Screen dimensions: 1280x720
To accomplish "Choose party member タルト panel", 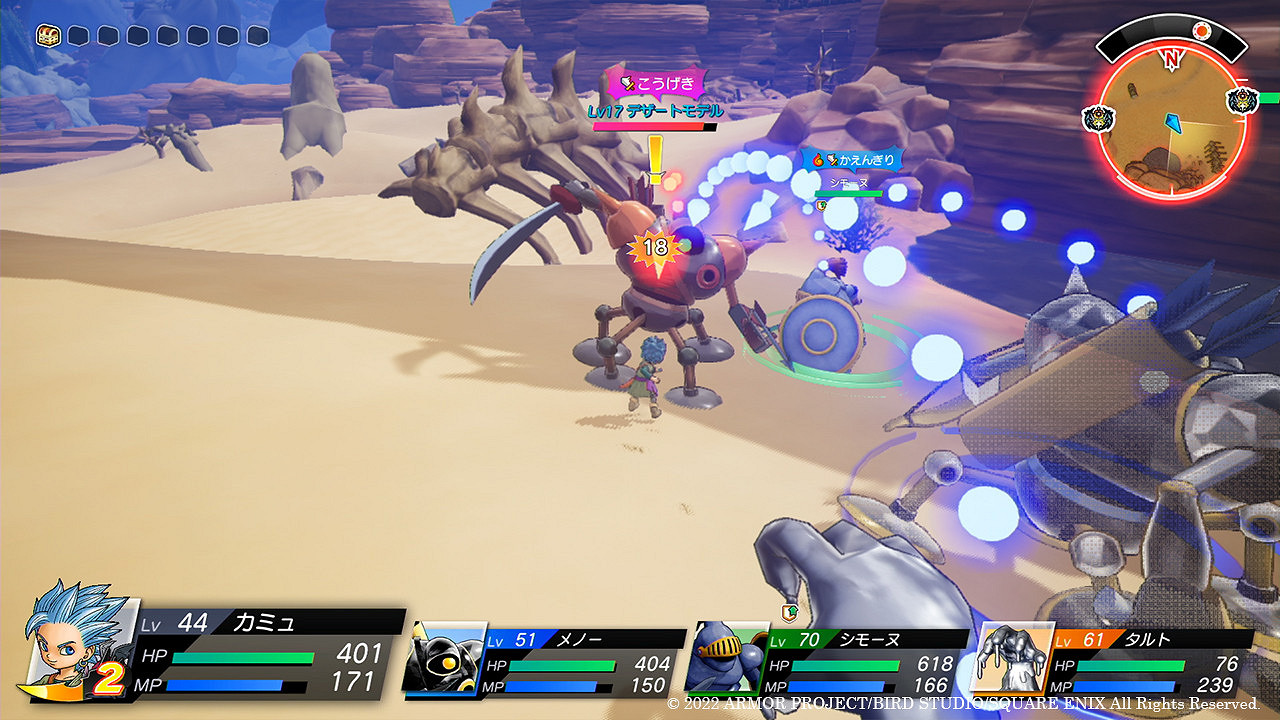I will [1115, 662].
